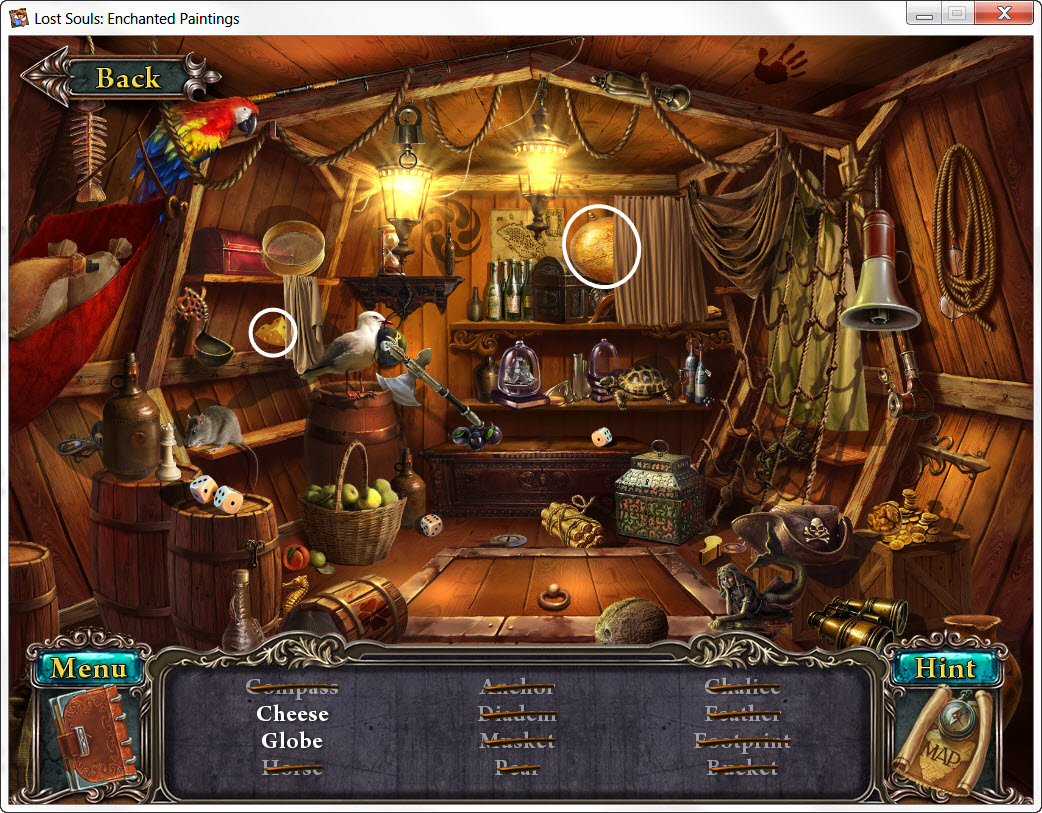This screenshot has height=813, width=1042.
Task: Use the Hint button
Action: (945, 669)
